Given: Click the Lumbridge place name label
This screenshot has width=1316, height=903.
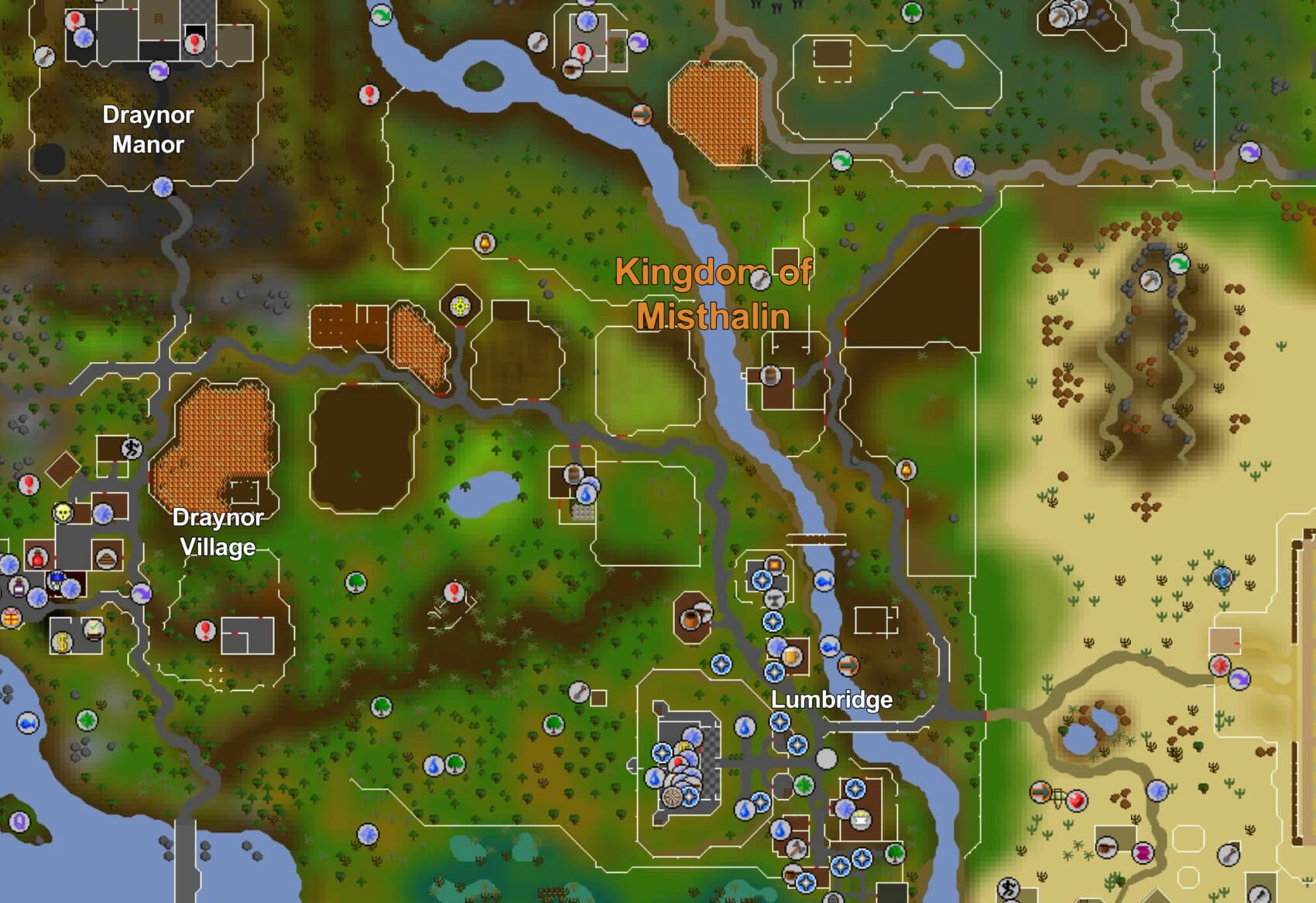Looking at the screenshot, I should pos(832,699).
